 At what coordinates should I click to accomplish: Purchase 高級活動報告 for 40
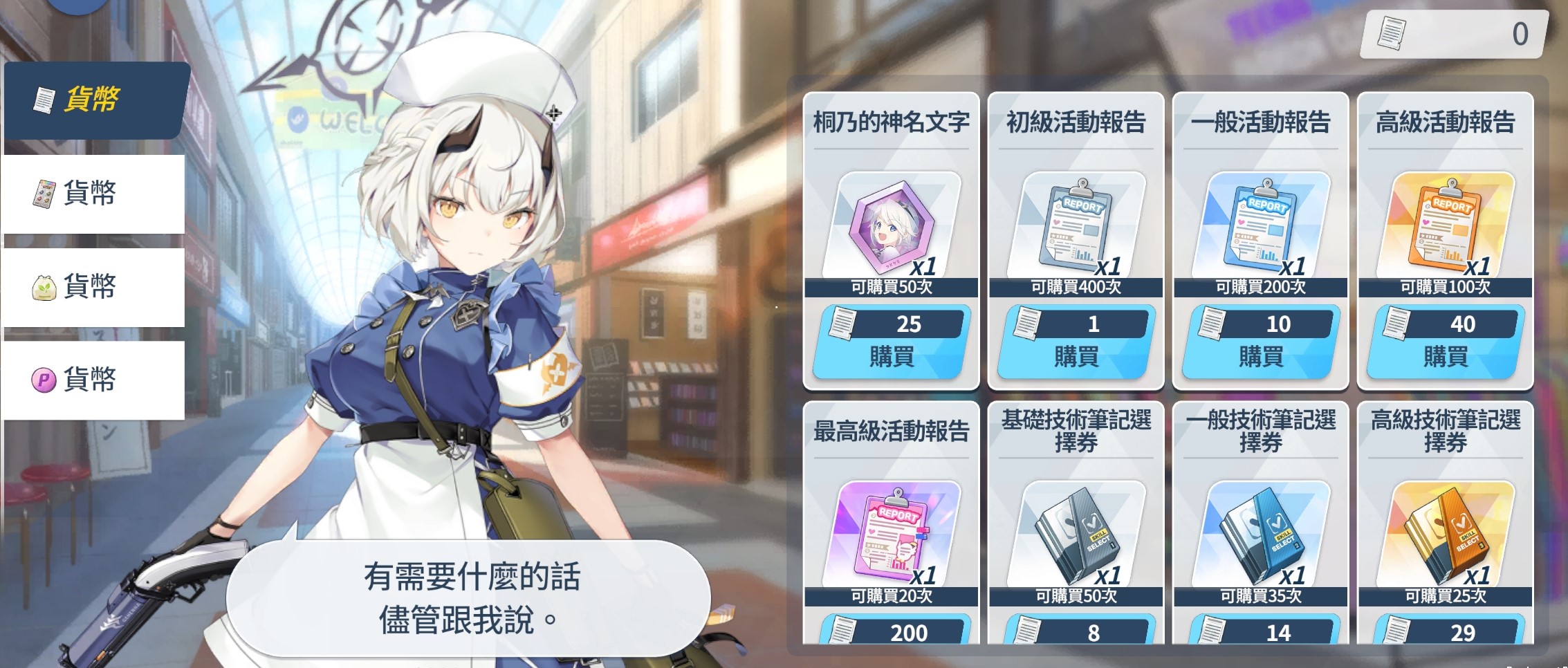click(x=1445, y=342)
